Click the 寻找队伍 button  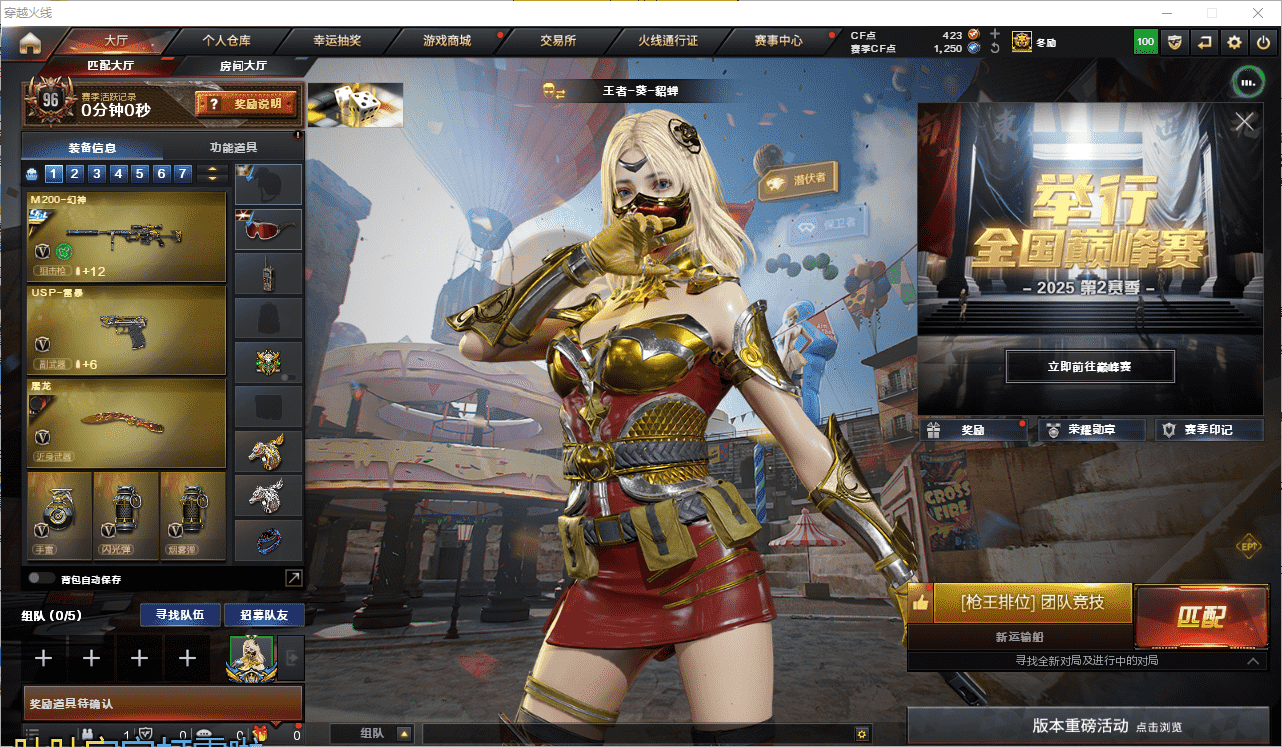(x=180, y=614)
